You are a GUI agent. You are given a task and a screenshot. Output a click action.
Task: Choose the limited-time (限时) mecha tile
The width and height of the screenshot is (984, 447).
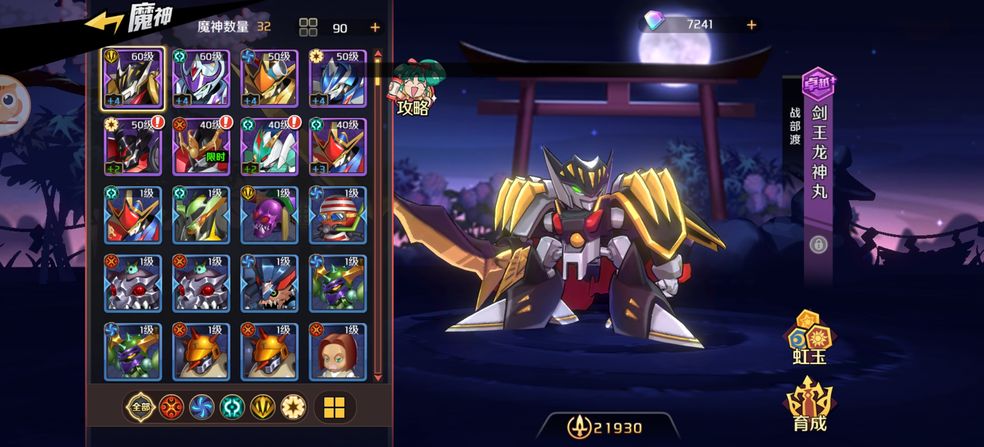click(202, 146)
